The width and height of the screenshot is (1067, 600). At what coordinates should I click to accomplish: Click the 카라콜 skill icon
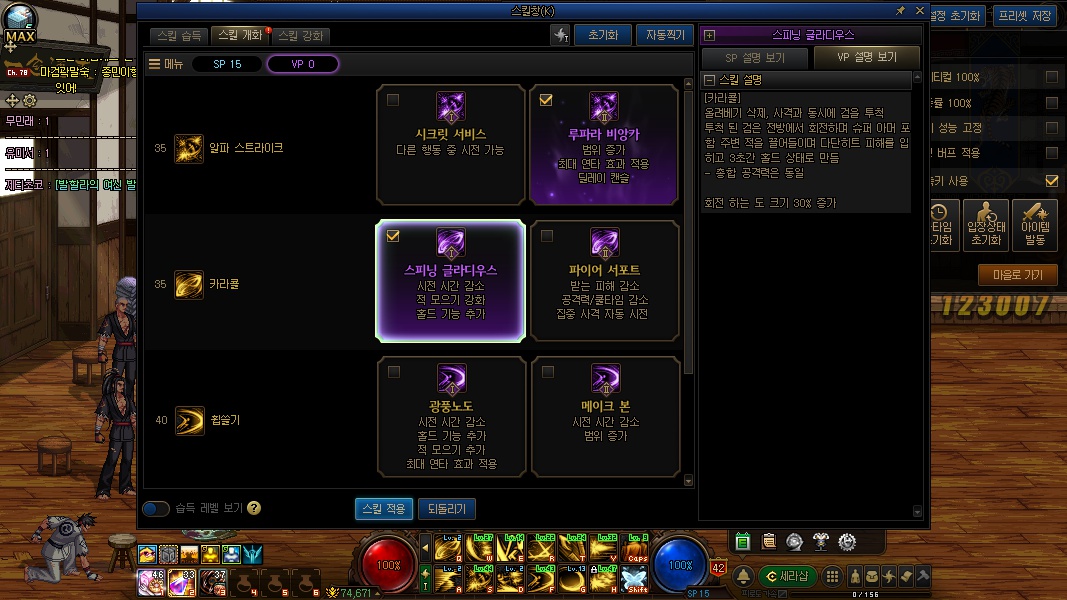pos(189,284)
